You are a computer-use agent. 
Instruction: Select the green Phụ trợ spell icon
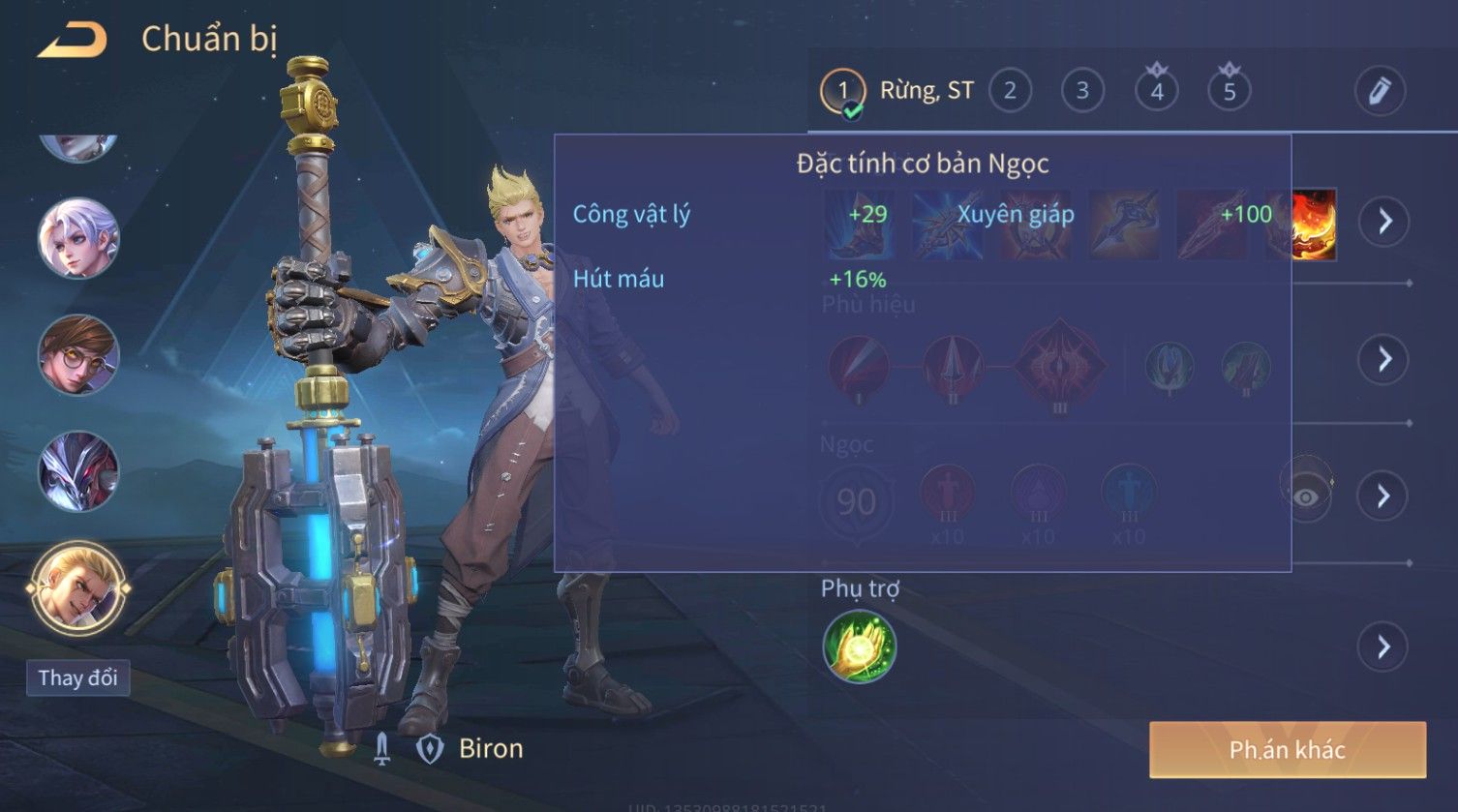[859, 647]
